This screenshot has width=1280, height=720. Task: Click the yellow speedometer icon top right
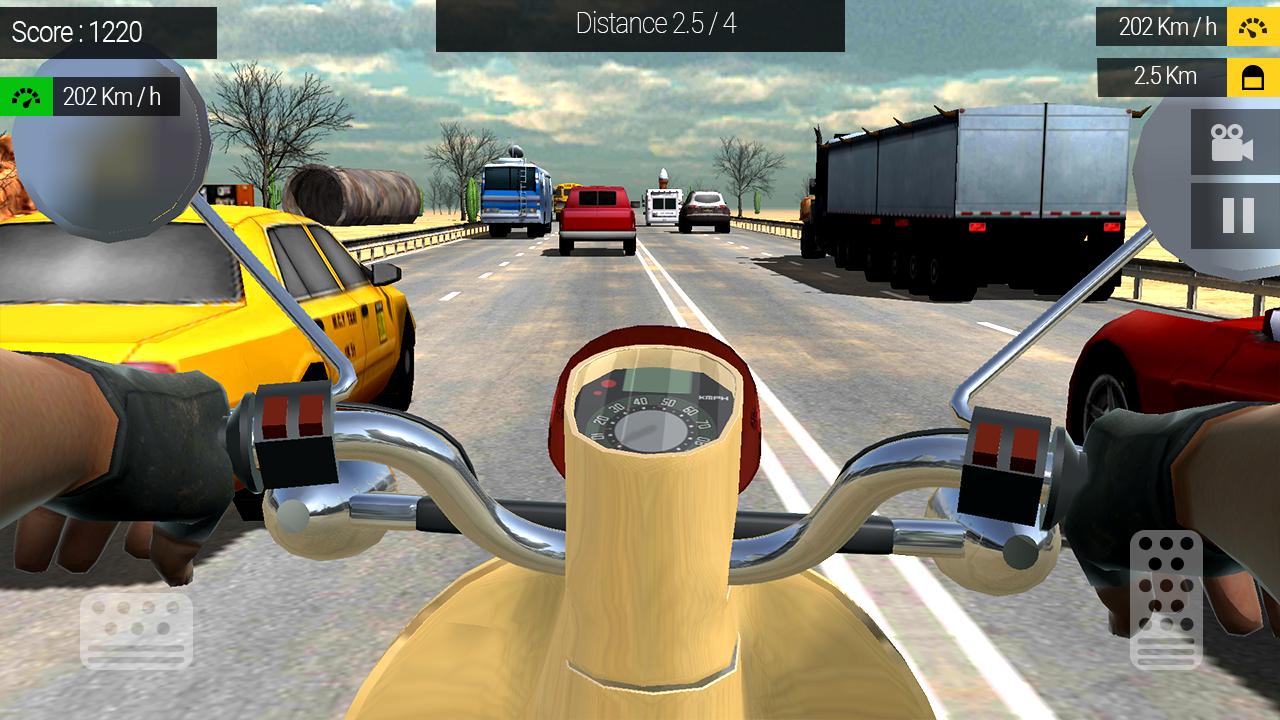(1252, 26)
